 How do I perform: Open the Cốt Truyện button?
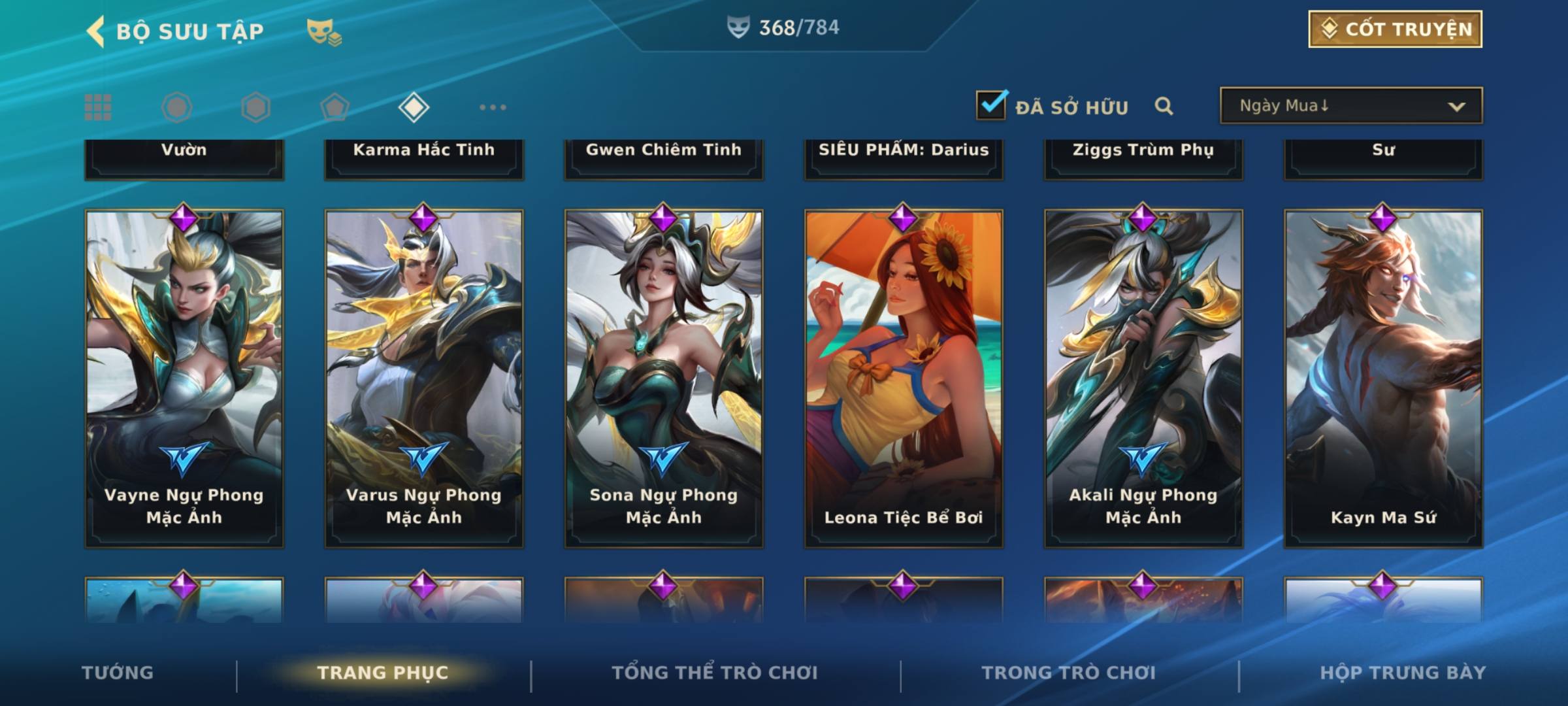tap(1395, 29)
